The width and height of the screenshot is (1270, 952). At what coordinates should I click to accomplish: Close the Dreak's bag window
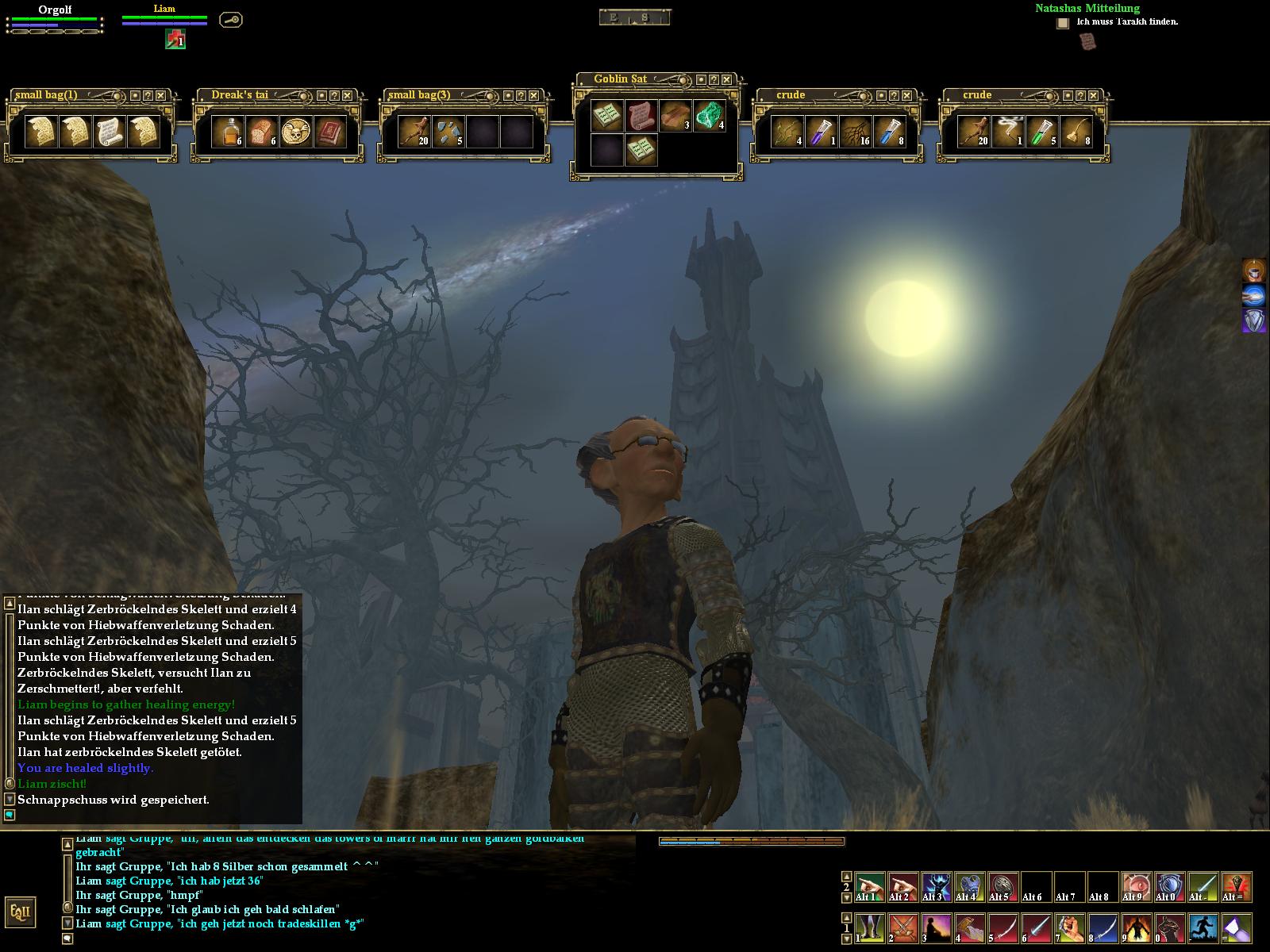(347, 95)
